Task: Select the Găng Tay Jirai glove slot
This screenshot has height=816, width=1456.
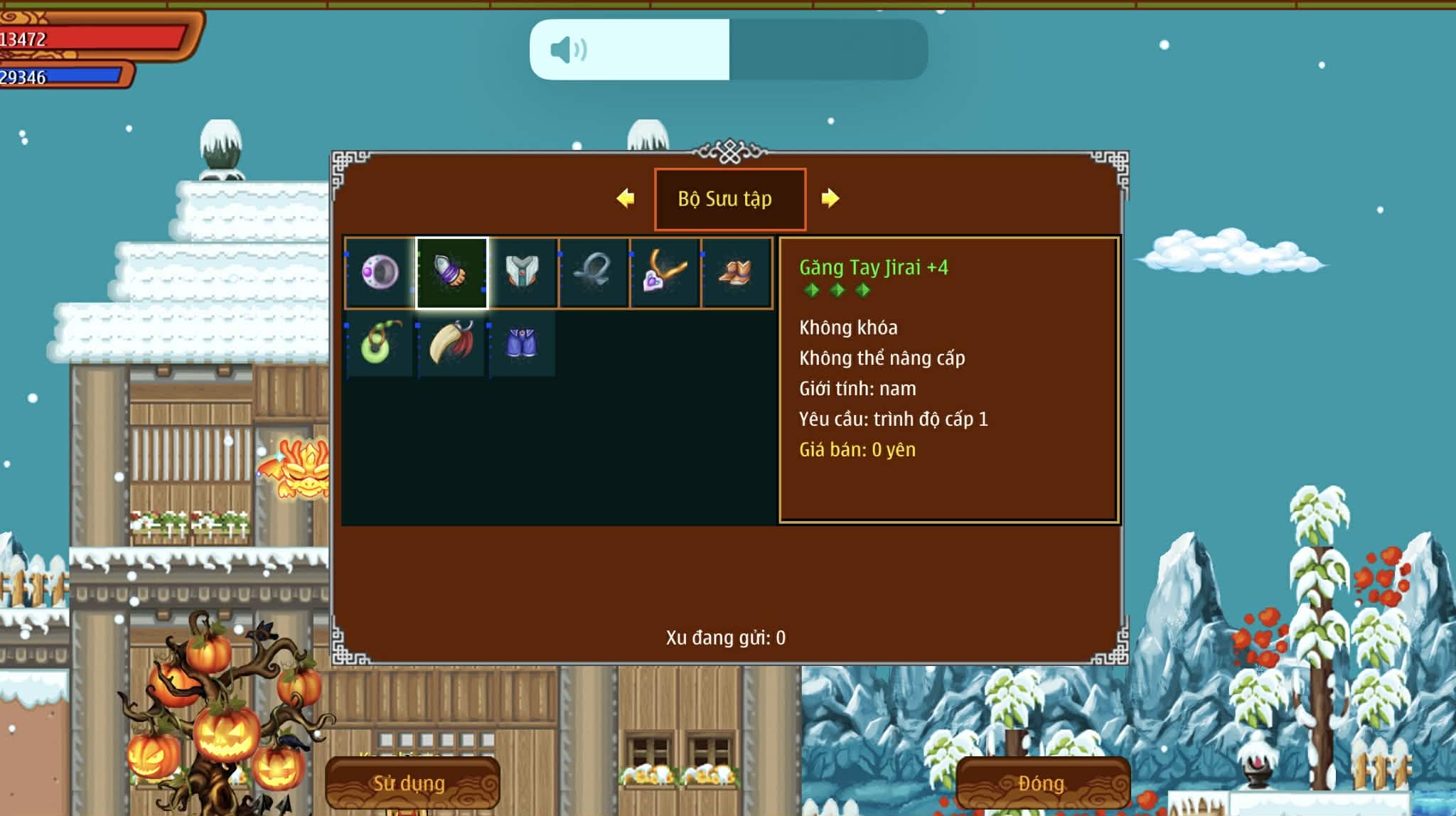Action: (x=451, y=272)
